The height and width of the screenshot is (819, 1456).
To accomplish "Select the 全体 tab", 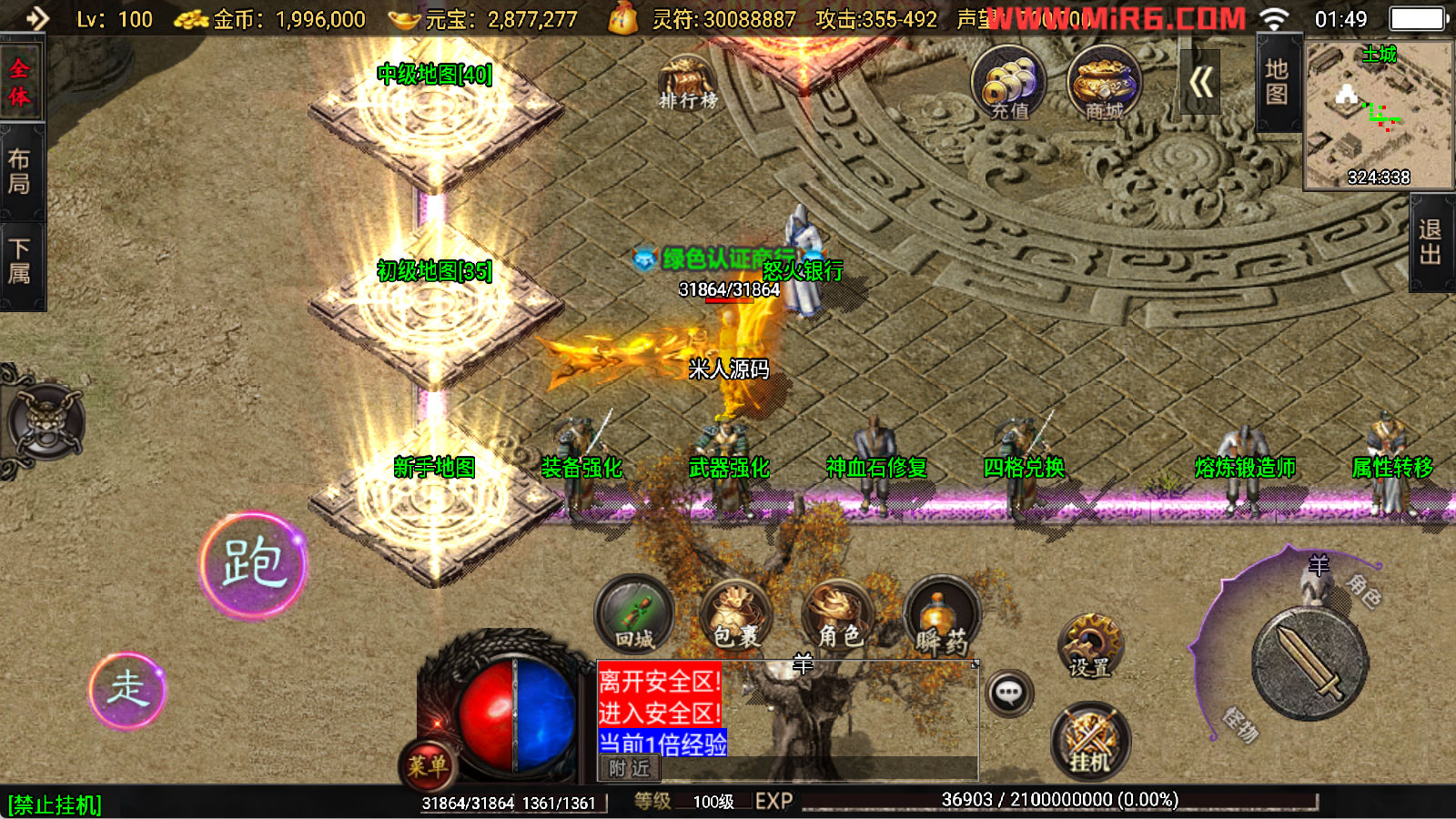I will tap(20, 82).
